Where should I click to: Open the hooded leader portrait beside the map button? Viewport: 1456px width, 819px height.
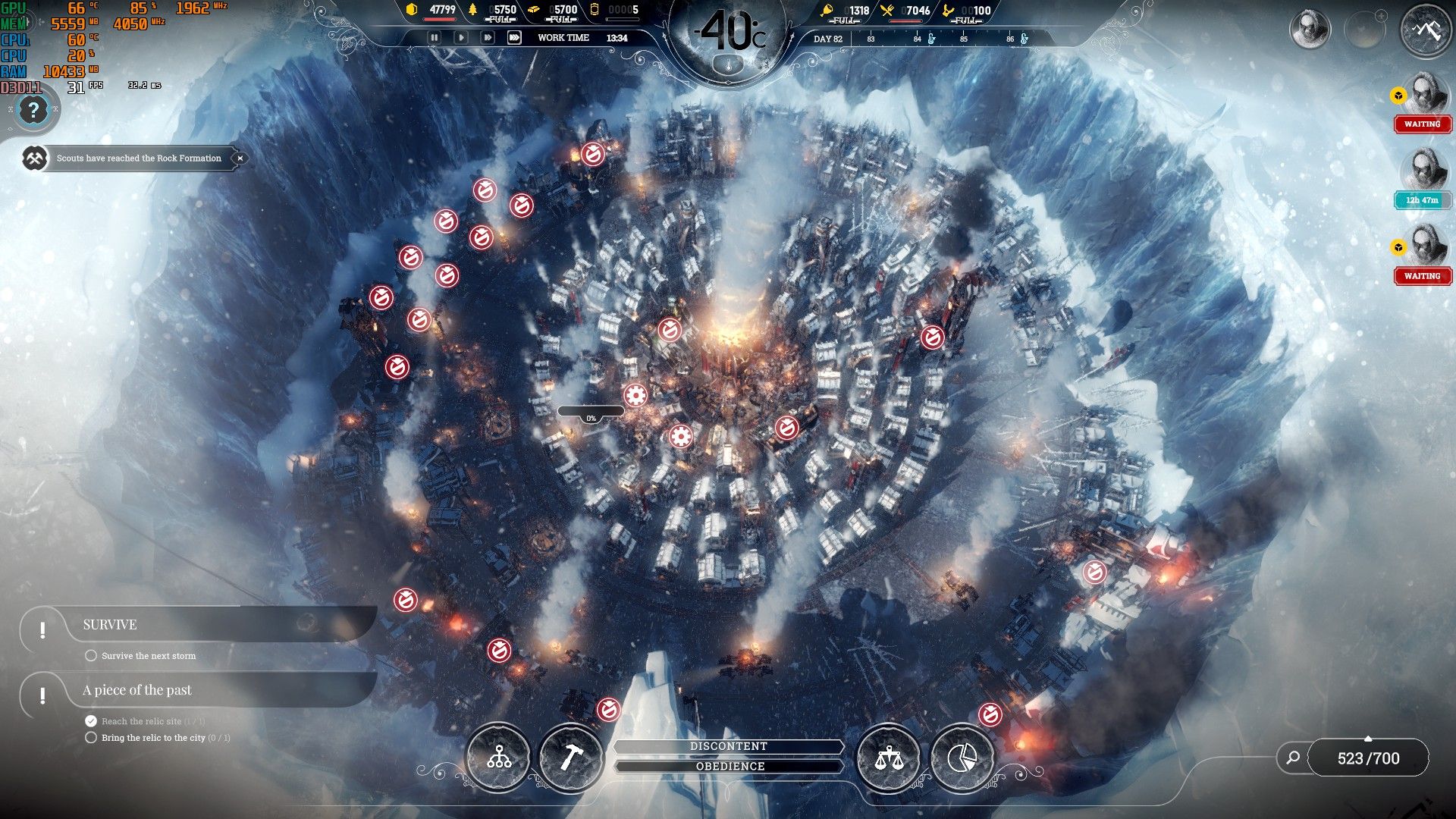(x=1310, y=30)
